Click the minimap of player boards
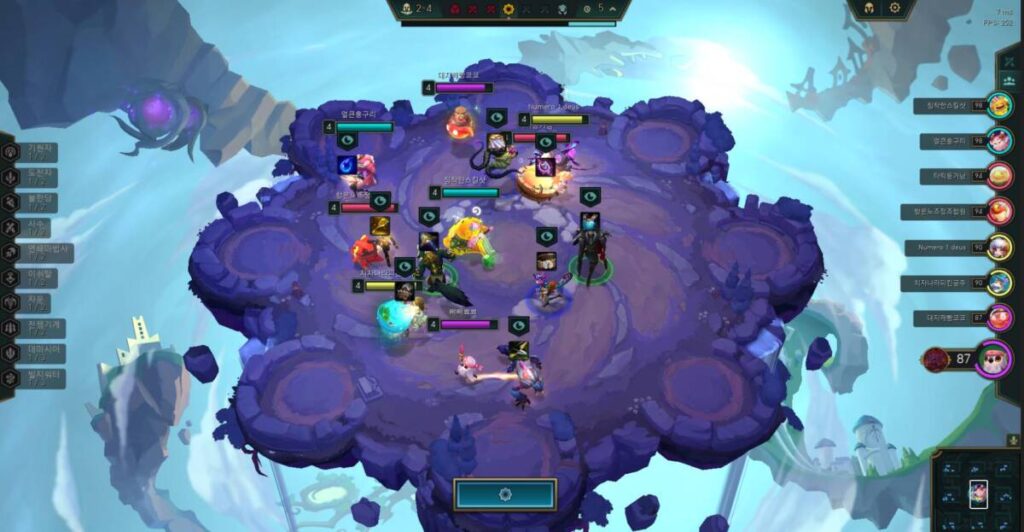 tap(976, 490)
